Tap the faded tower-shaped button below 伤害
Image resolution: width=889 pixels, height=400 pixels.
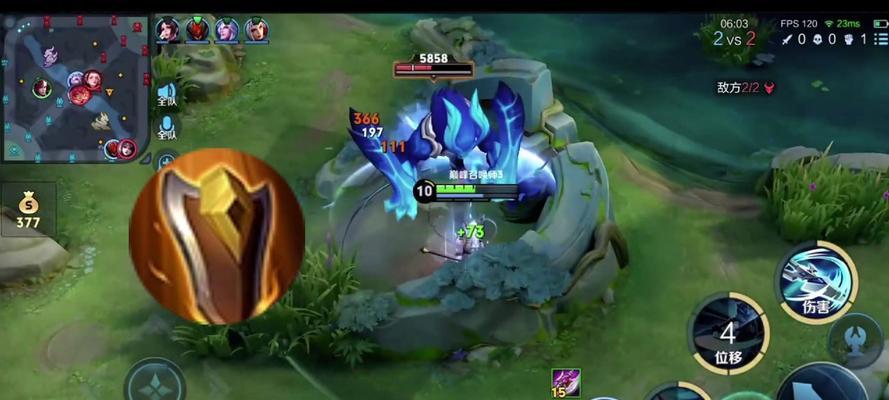pos(855,340)
